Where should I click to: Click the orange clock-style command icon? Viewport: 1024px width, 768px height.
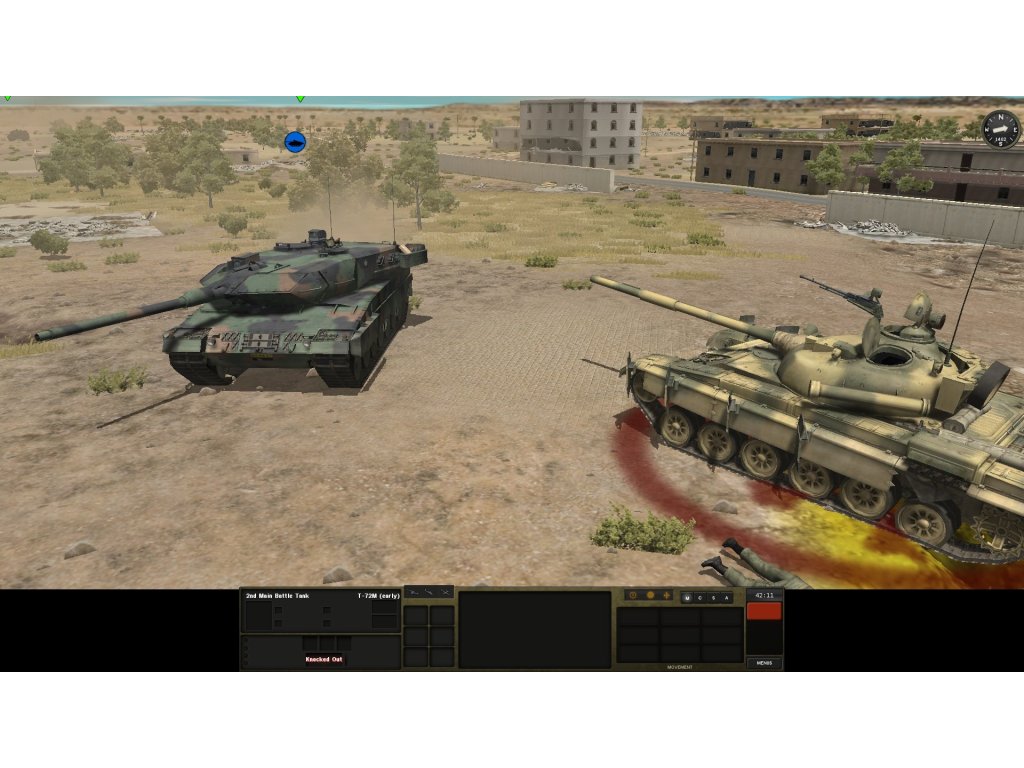coord(633,595)
